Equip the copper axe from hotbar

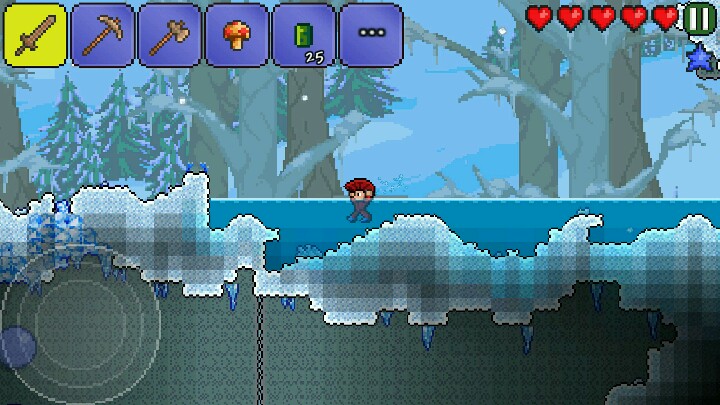point(169,35)
